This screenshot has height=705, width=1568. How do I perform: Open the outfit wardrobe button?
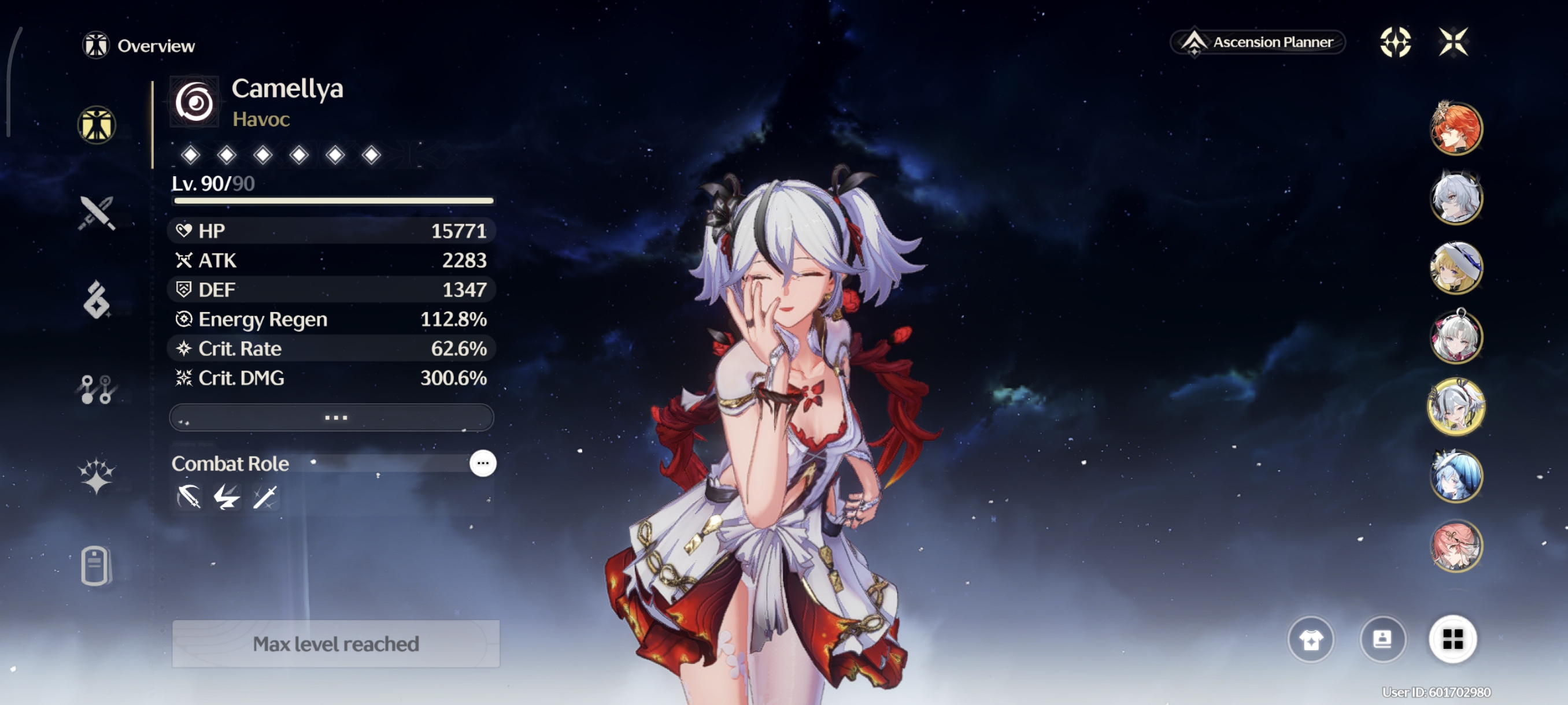tap(1311, 639)
